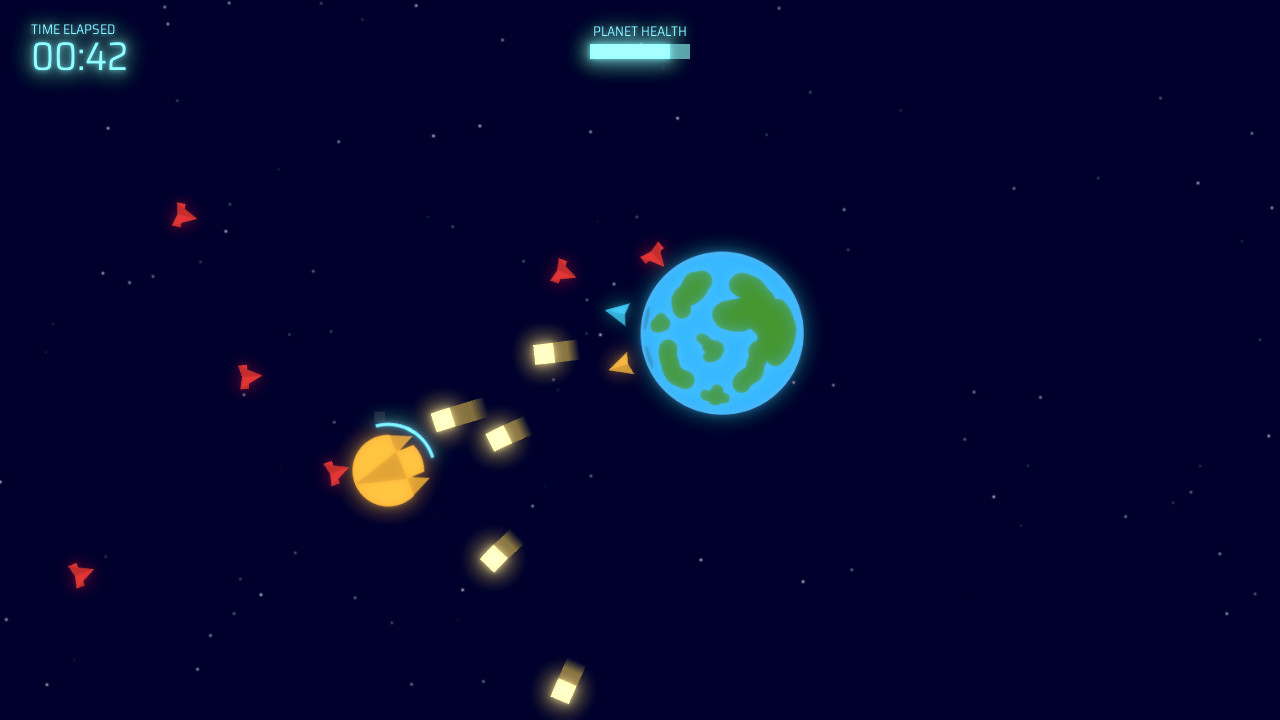Click the TIME ELAPSED label
Image resolution: width=1280 pixels, height=720 pixels.
pos(74,29)
